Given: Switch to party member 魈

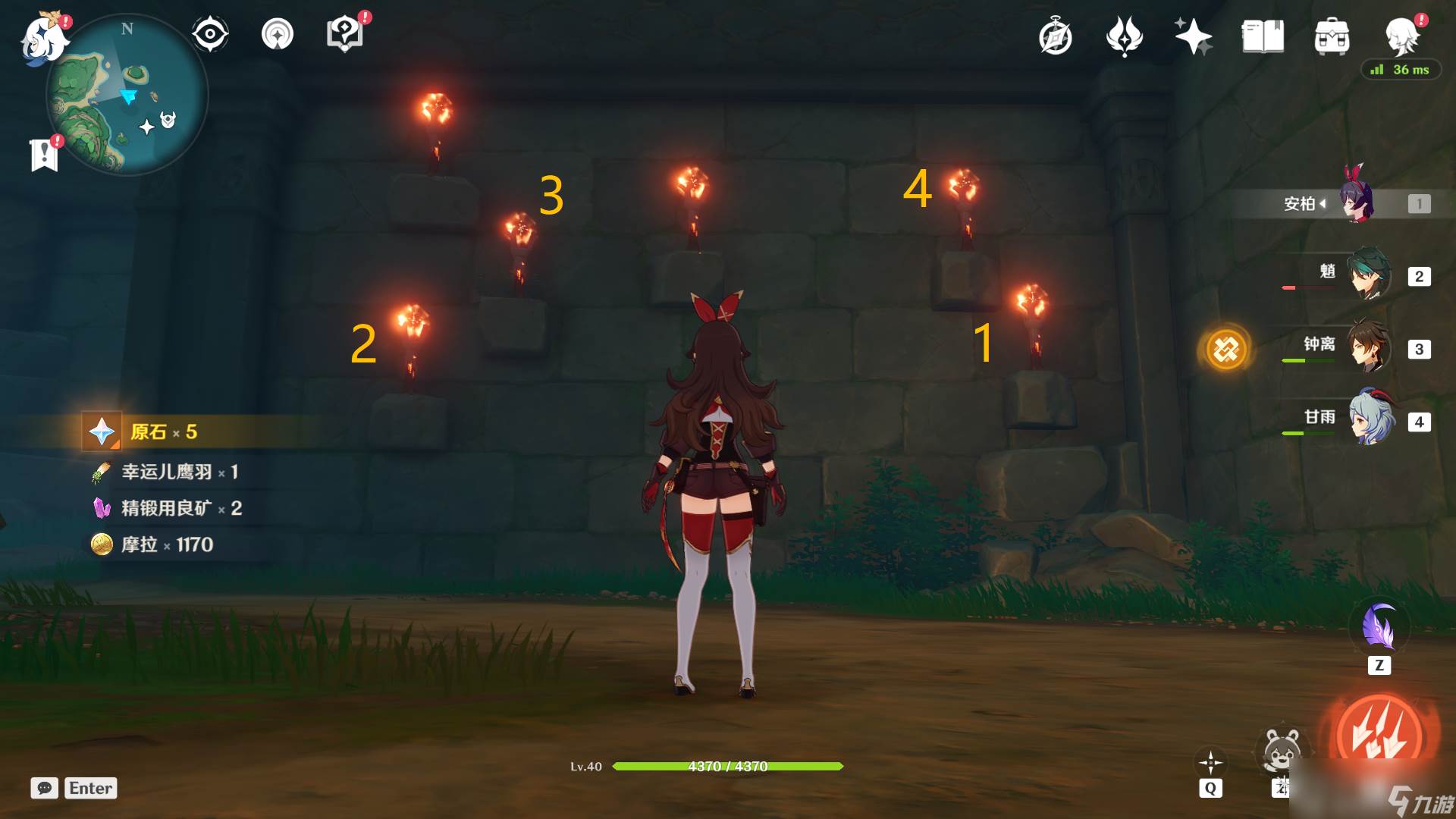Looking at the screenshot, I should click(1370, 275).
